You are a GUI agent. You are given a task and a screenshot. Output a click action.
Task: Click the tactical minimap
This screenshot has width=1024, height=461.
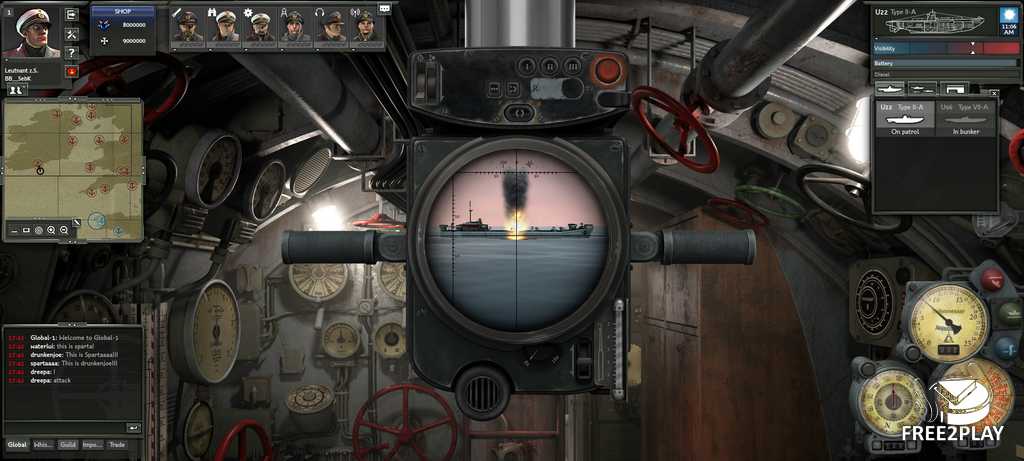pos(72,160)
